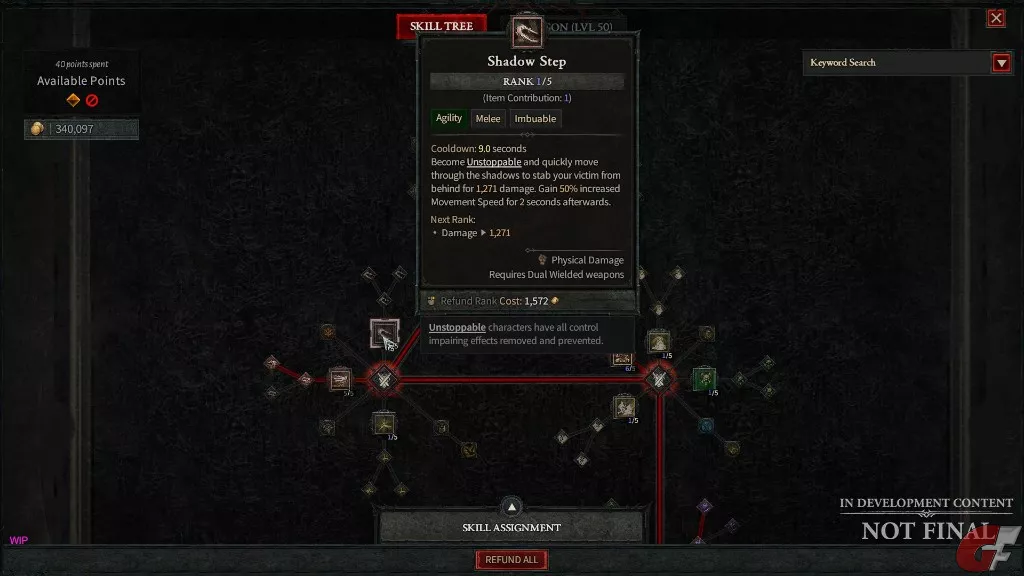The height and width of the screenshot is (576, 1024).
Task: Click the Refund All button
Action: (511, 560)
